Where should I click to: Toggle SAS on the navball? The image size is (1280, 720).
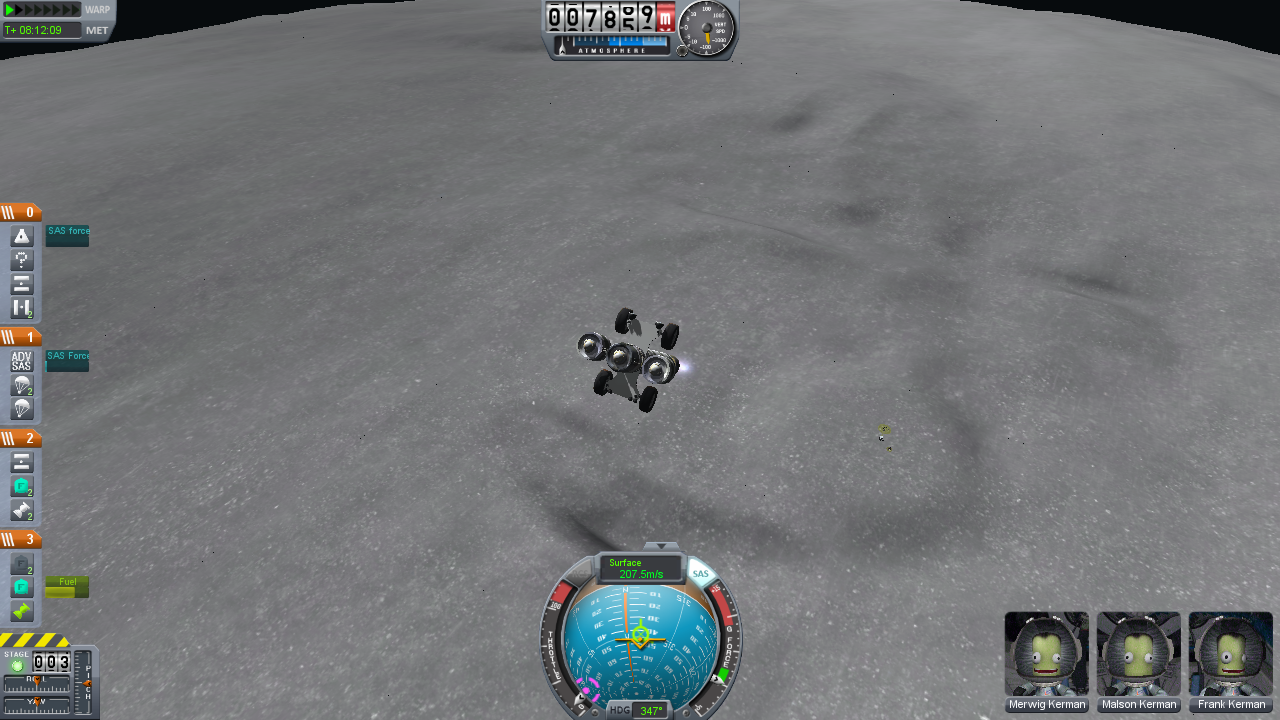(x=700, y=573)
